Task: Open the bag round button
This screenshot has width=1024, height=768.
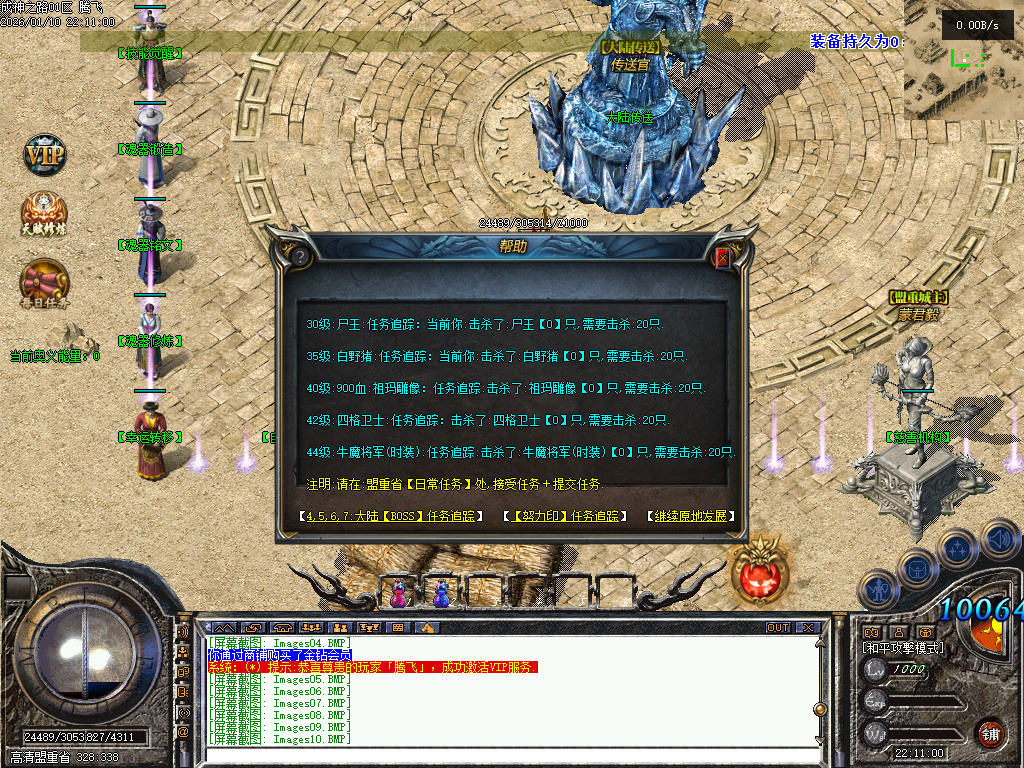Action: coord(915,568)
